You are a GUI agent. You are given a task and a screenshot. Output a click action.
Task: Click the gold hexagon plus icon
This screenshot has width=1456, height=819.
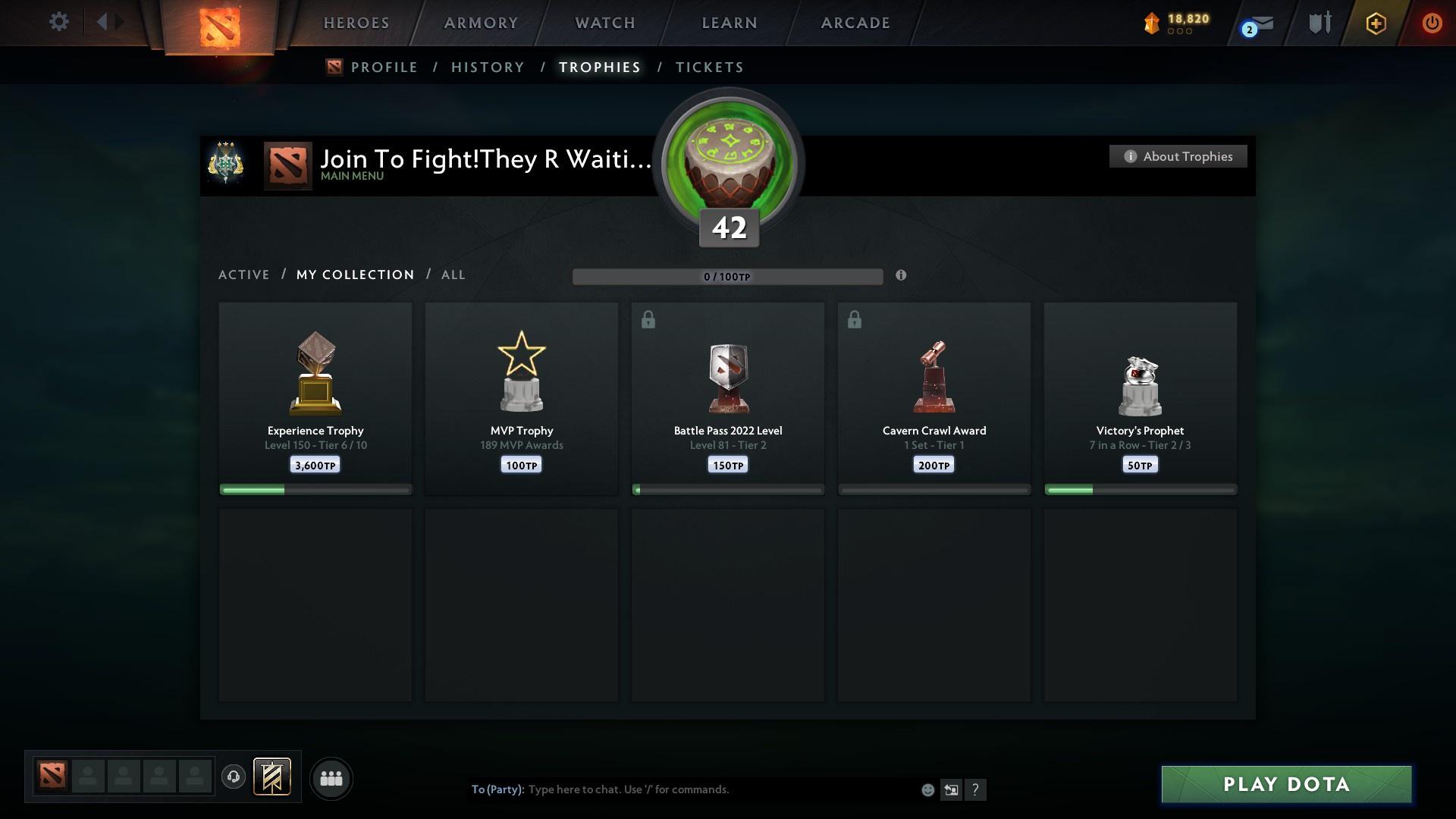[x=1375, y=23]
